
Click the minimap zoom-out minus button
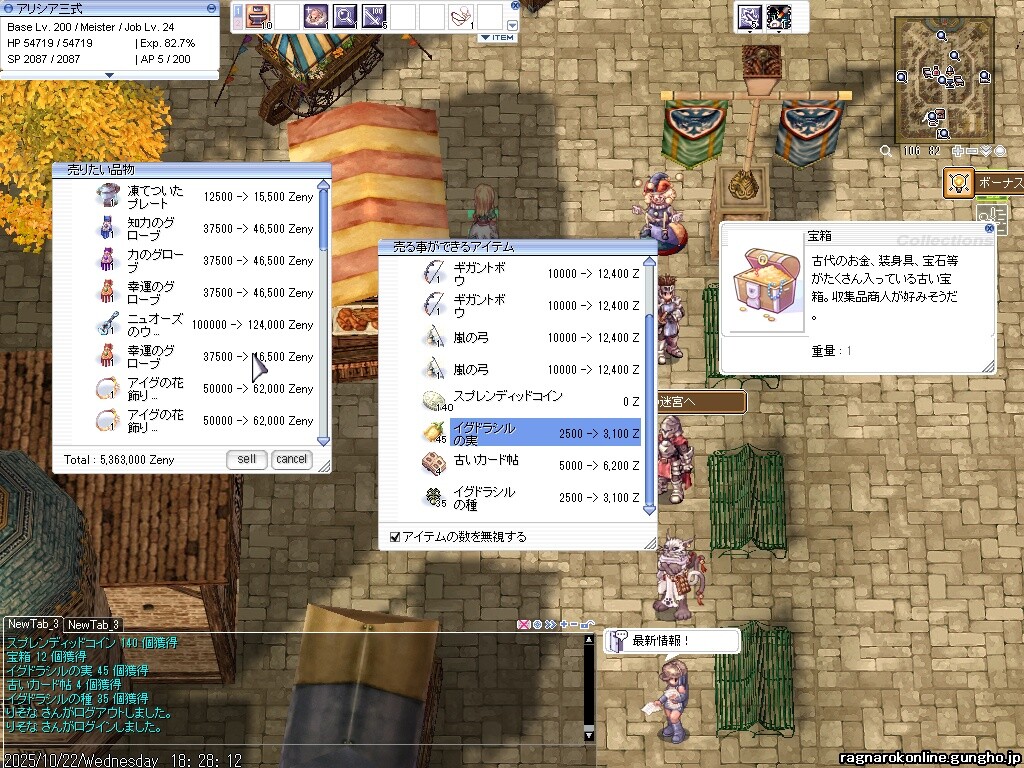click(x=972, y=151)
